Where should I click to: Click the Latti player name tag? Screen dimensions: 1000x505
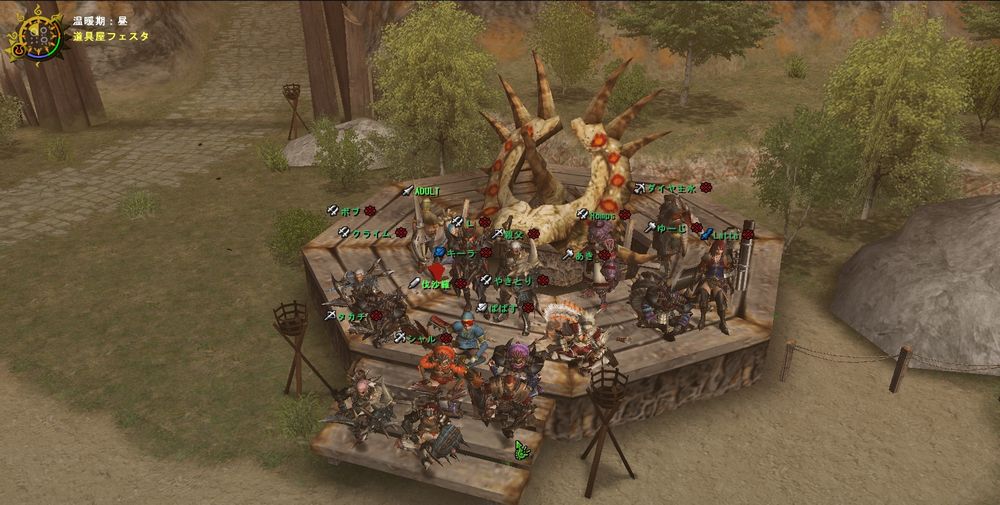[x=726, y=234]
